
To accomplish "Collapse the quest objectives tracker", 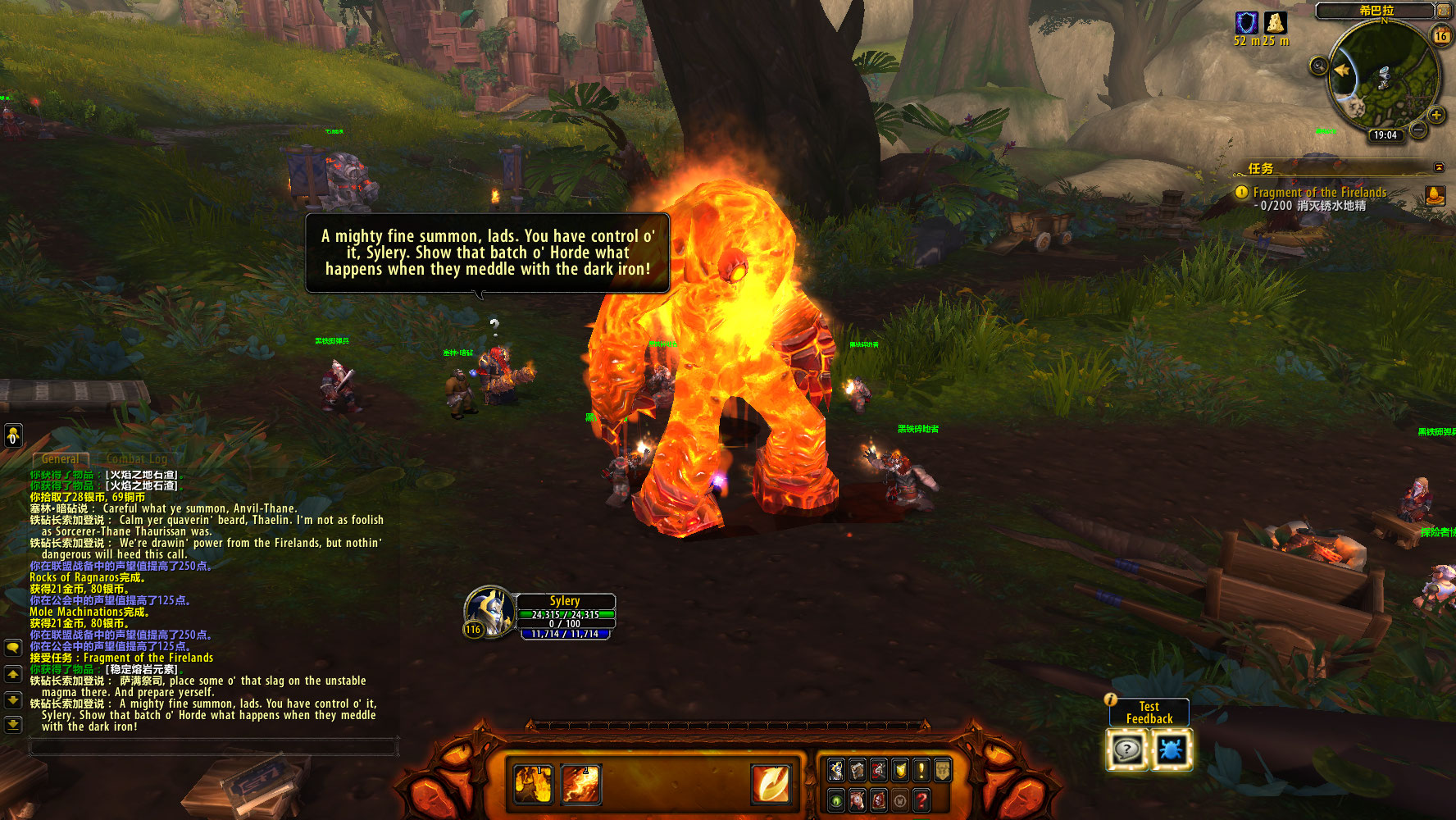I will click(1439, 167).
